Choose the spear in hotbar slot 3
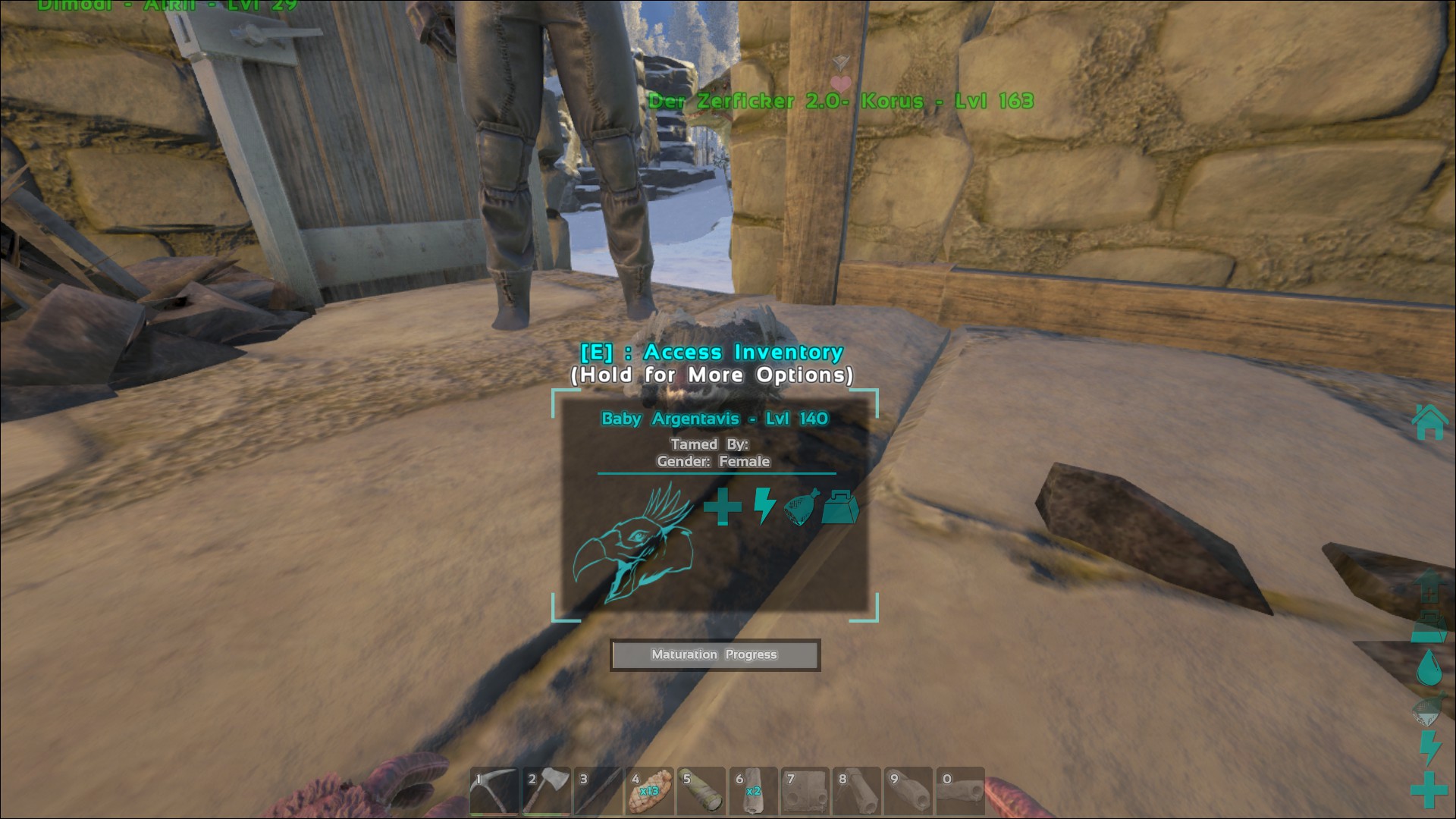1456x819 pixels. click(598, 792)
